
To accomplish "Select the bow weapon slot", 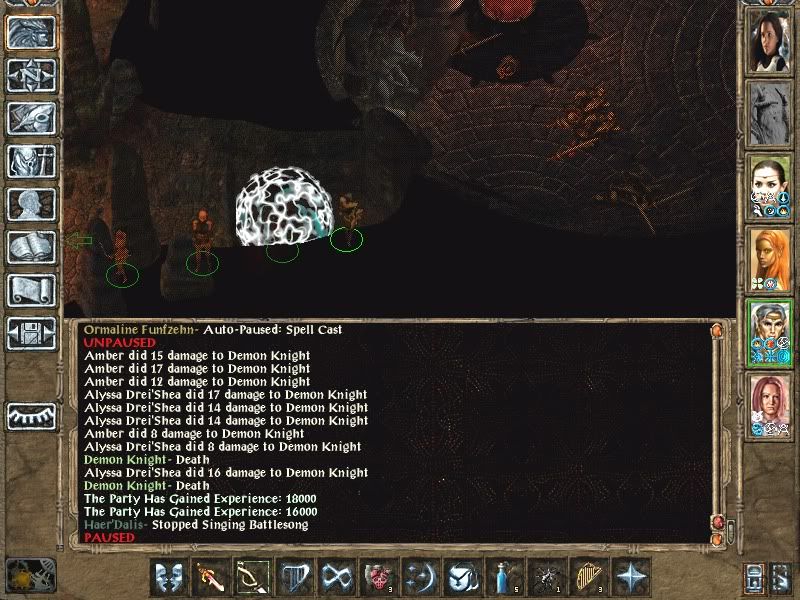I will pyautogui.click(x=253, y=577).
